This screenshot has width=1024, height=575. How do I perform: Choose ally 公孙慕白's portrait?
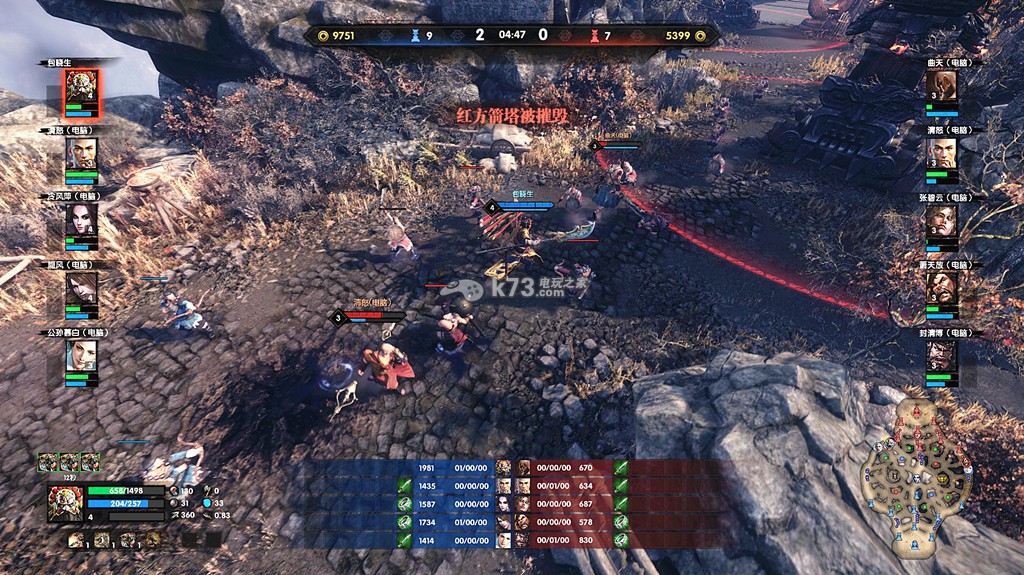click(81, 357)
